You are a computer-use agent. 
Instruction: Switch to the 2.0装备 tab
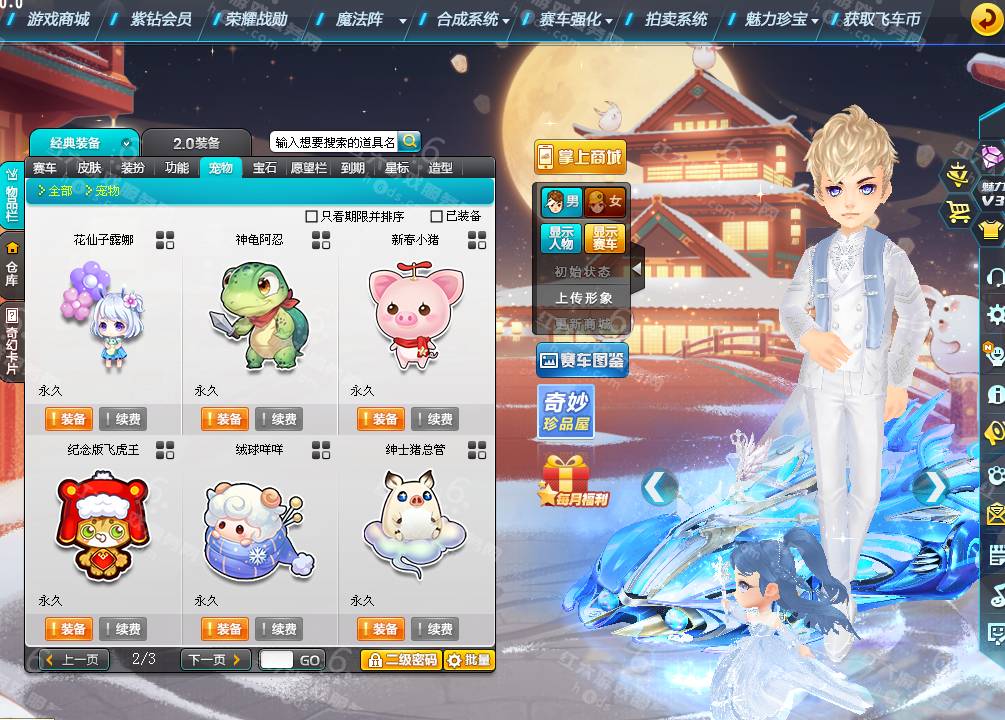[x=196, y=143]
